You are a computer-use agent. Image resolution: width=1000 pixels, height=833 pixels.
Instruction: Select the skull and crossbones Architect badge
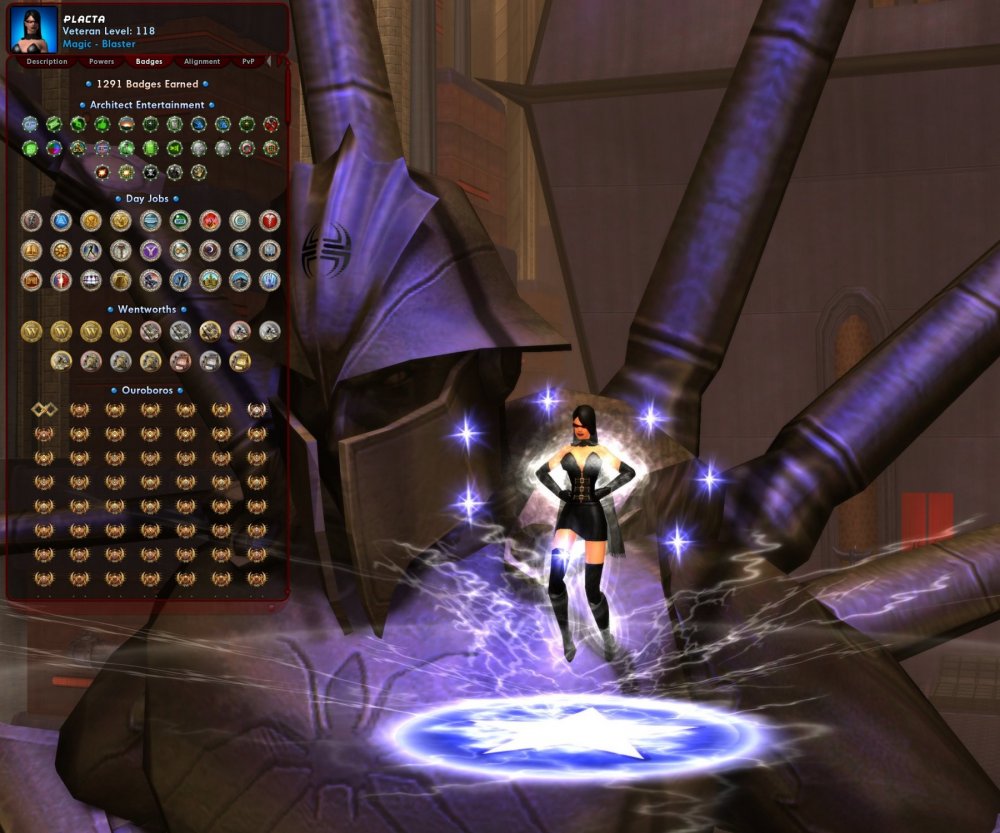[x=151, y=172]
